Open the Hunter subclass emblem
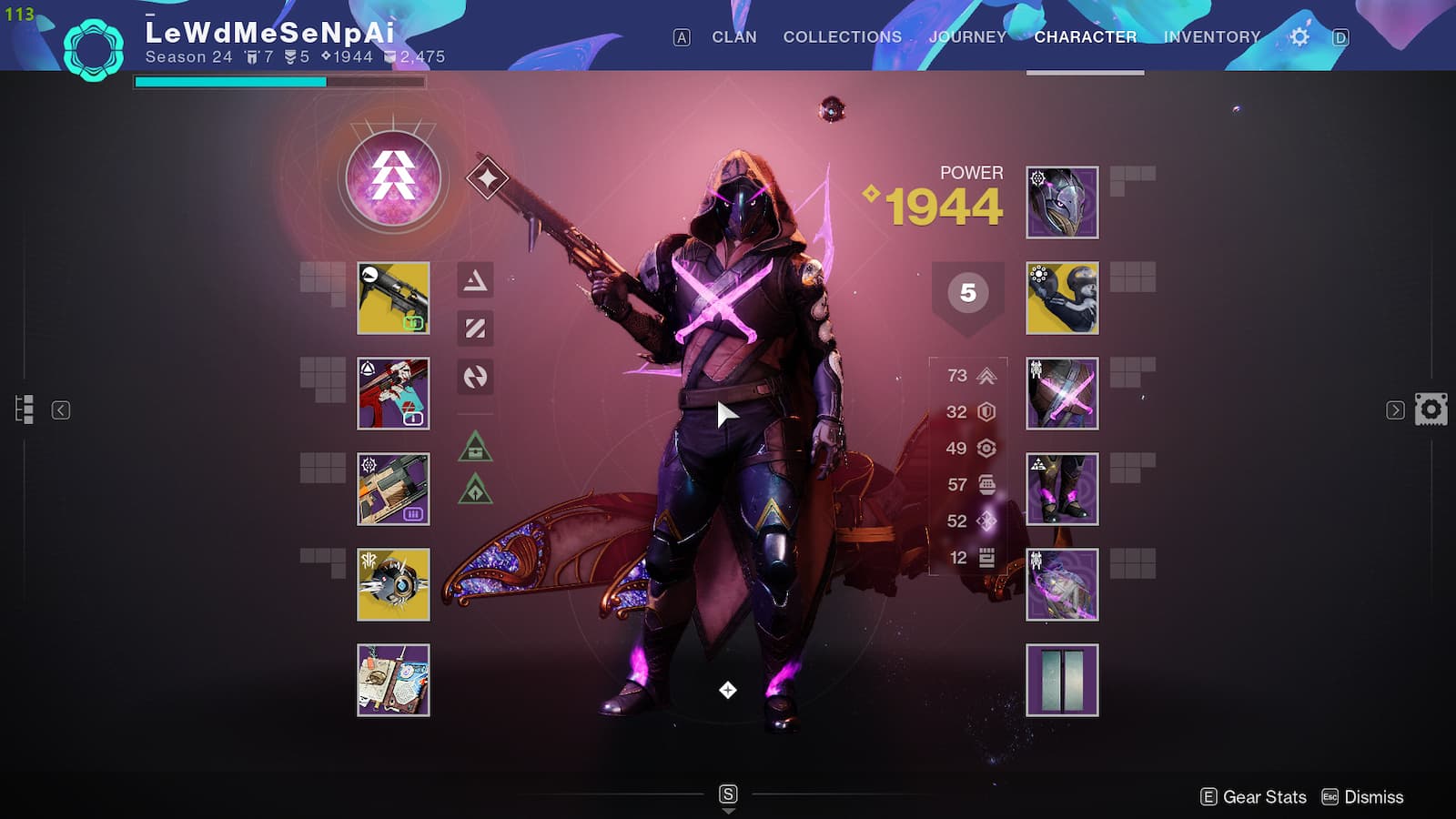Image resolution: width=1456 pixels, height=819 pixels. pos(393,178)
